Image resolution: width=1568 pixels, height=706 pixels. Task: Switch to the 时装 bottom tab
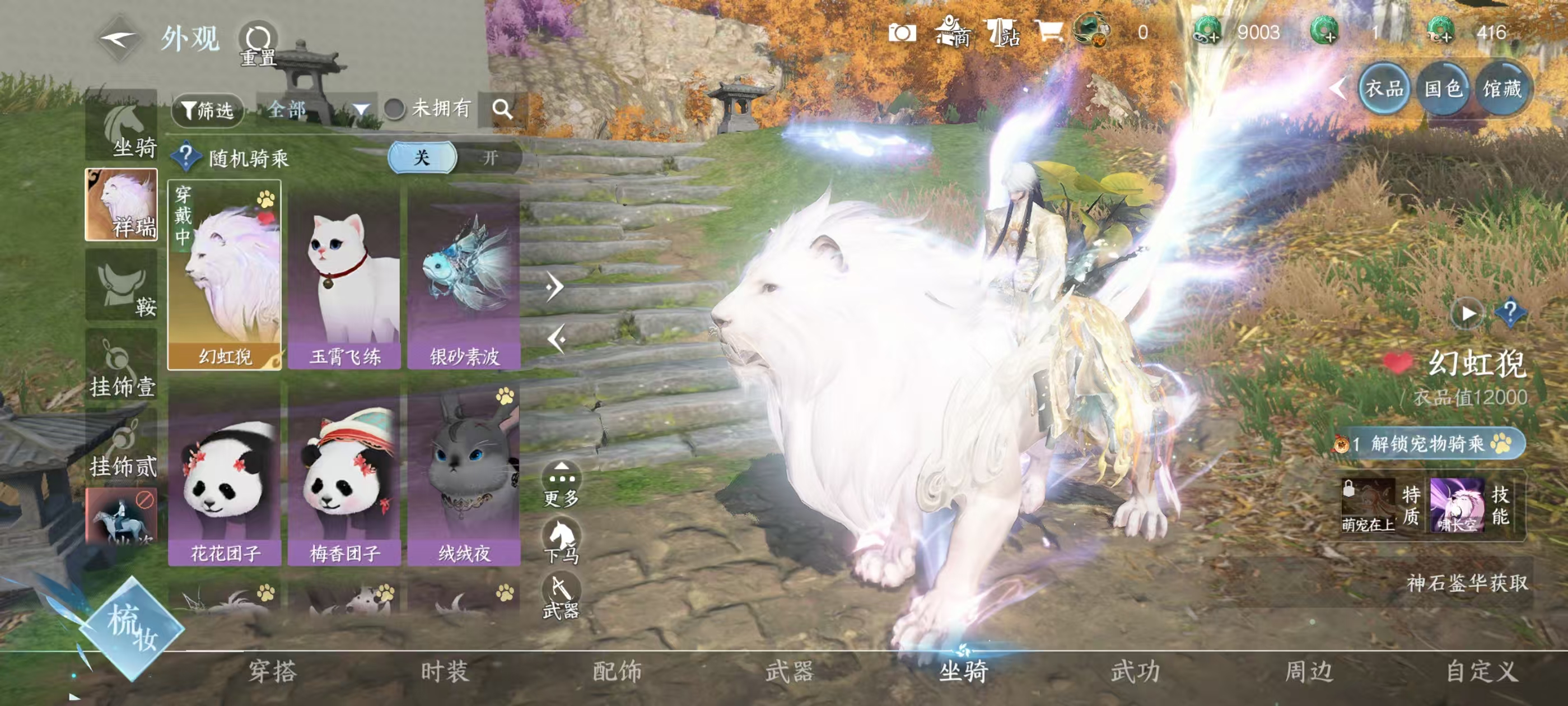[x=445, y=671]
